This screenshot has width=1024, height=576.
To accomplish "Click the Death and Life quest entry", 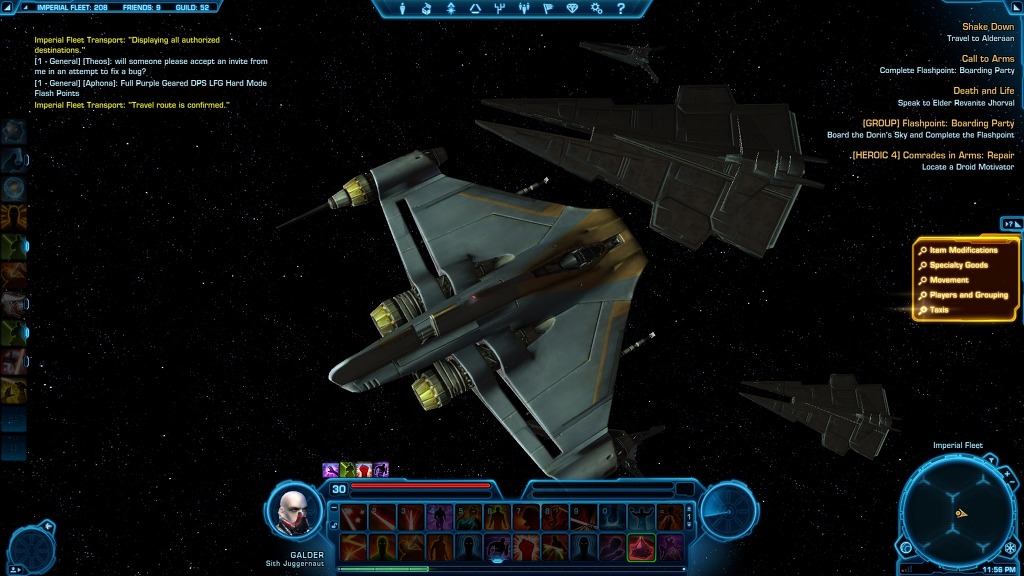I will pyautogui.click(x=983, y=91).
